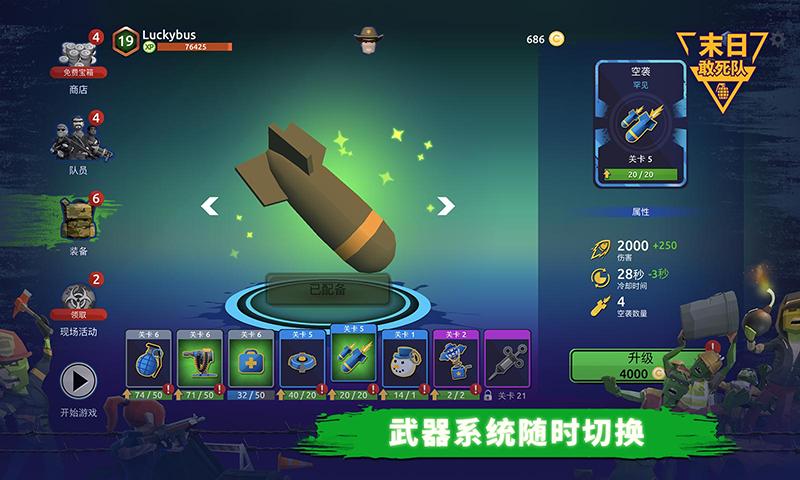Click the sheriff character avatar icon
This screenshot has height=480, width=800.
(367, 41)
